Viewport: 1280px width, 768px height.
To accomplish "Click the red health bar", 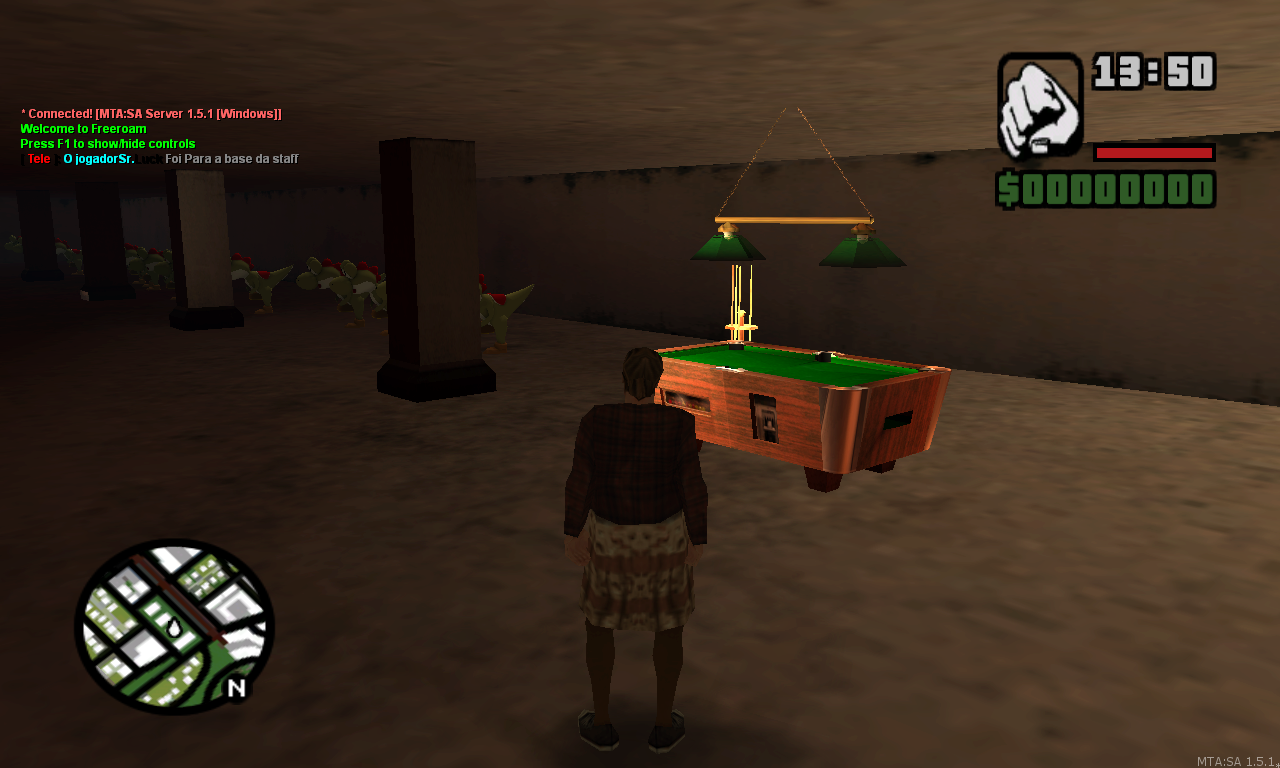I will [x=1152, y=153].
